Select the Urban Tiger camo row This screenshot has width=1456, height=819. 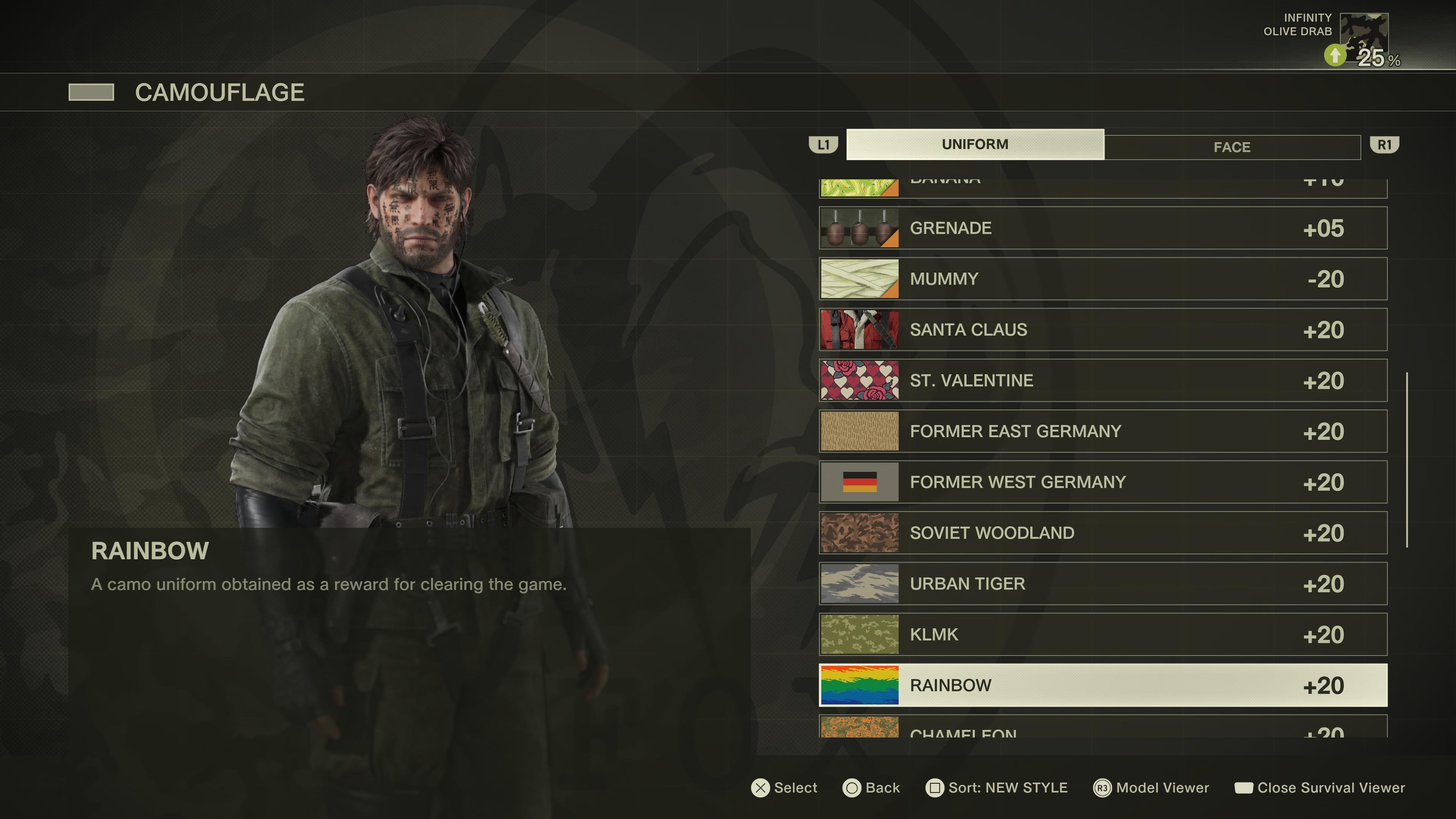pyautogui.click(x=1102, y=584)
